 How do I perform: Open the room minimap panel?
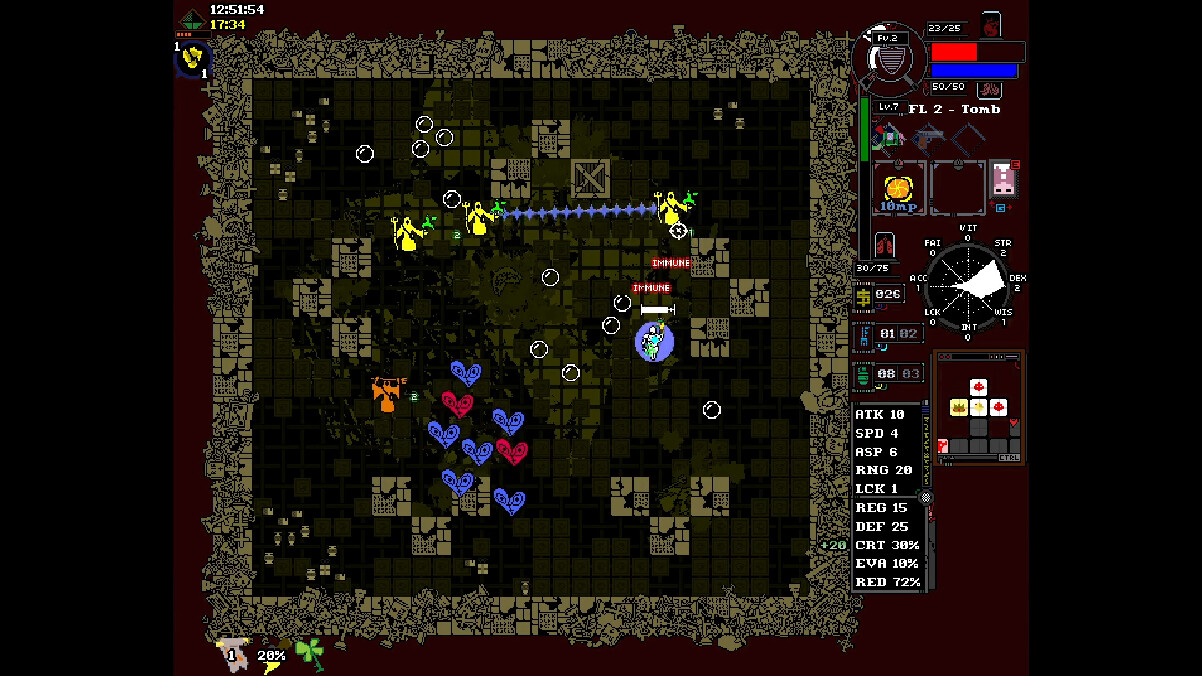pyautogui.click(x=979, y=407)
